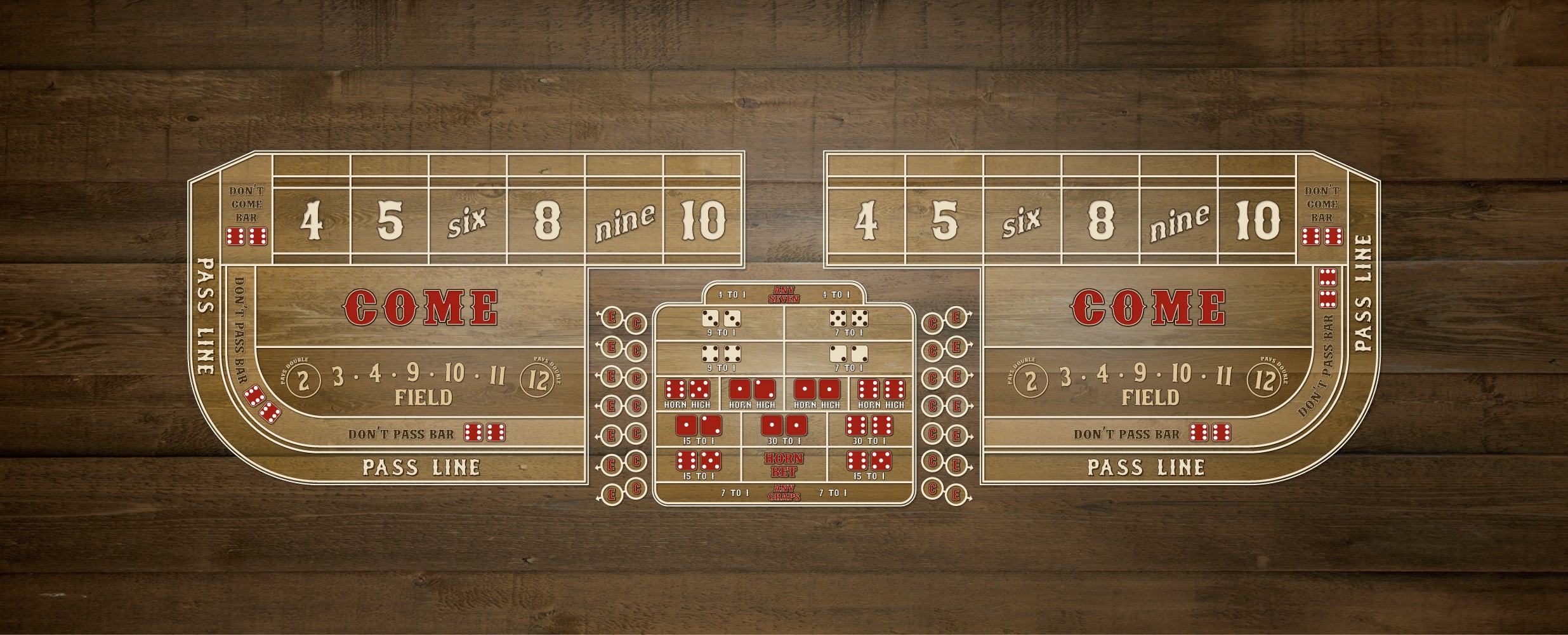Choose the double sixes 30 to 1 bet
This screenshot has width=1568, height=635.
pyautogui.click(x=870, y=430)
